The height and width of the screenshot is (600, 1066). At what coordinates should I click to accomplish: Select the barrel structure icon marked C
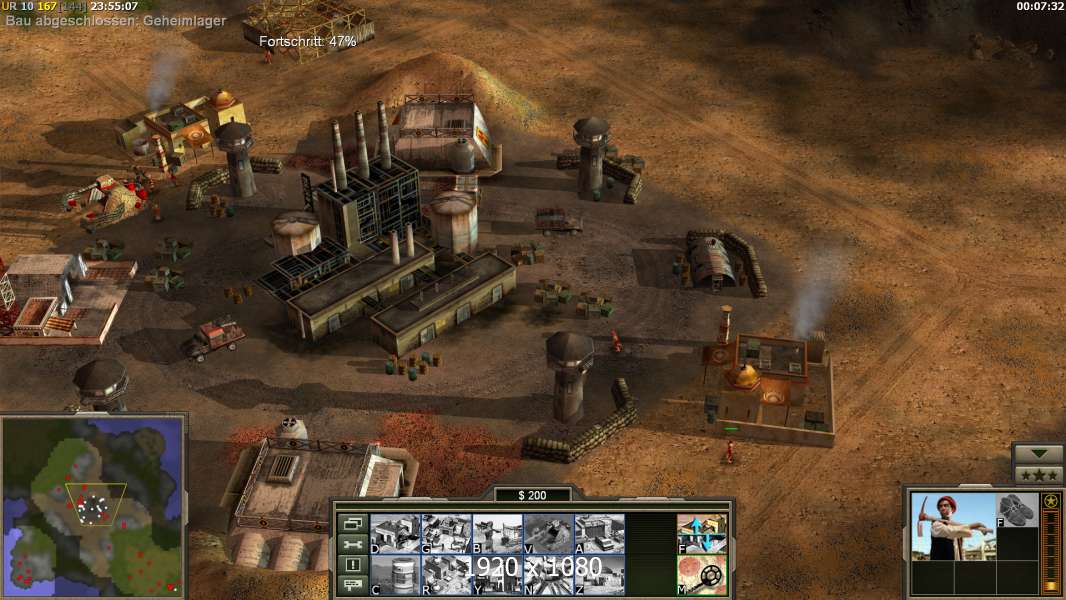[x=395, y=574]
